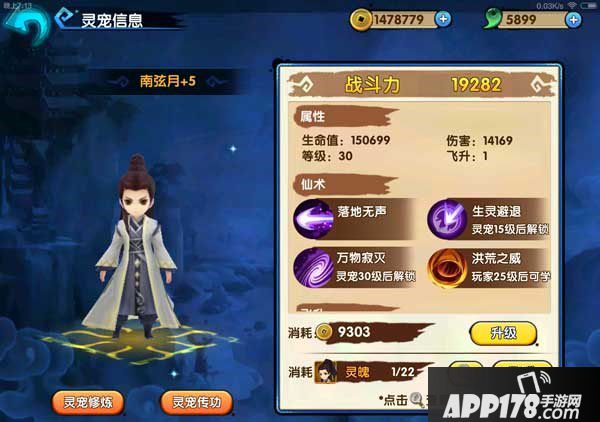Select the 洪荒之威 skill icon
Viewport: 600px width, 422px height.
pos(446,268)
